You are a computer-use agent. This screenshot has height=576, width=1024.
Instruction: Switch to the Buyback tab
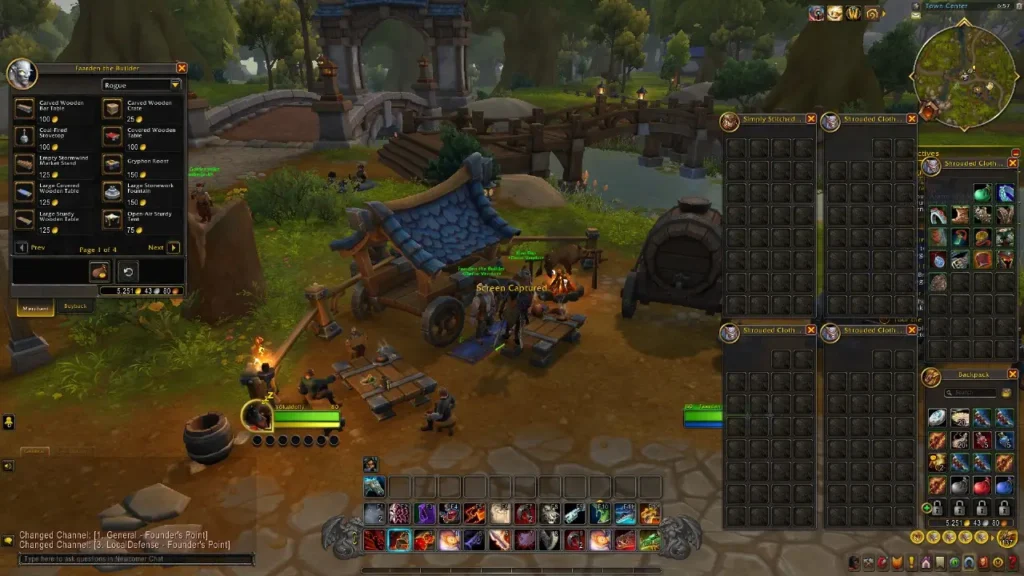(76, 306)
